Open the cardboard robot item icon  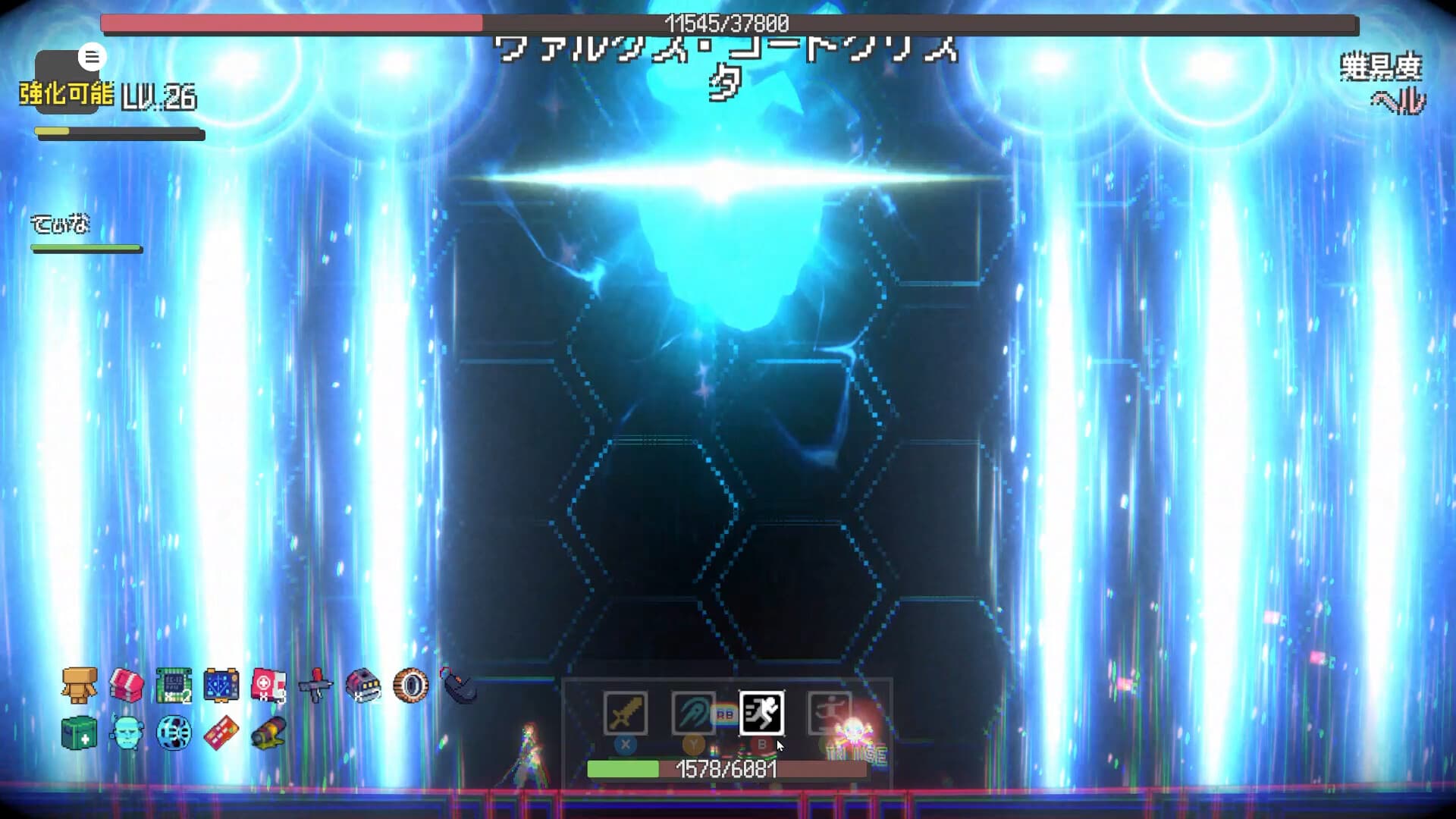tap(80, 686)
